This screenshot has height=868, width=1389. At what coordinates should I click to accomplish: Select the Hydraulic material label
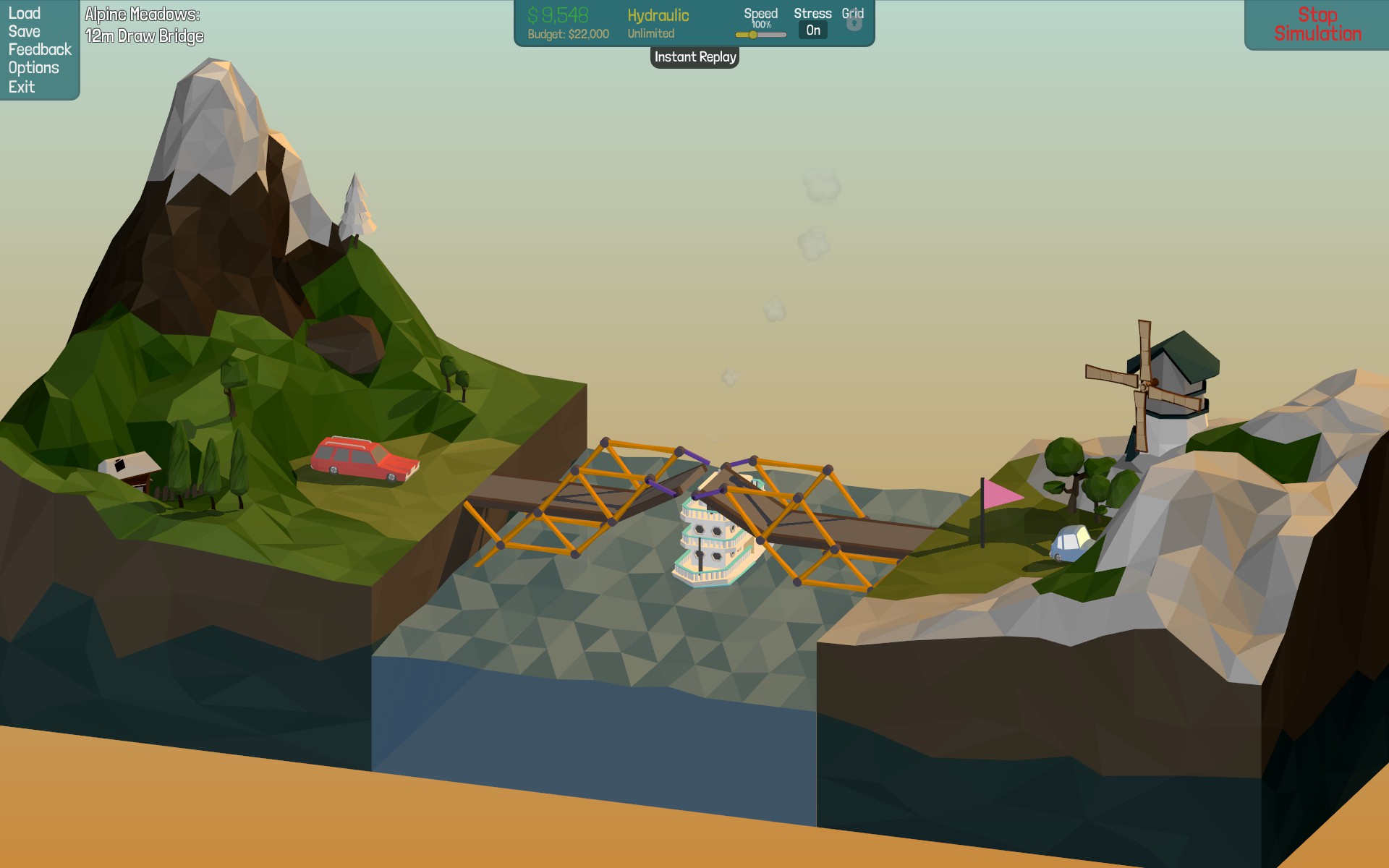click(x=658, y=16)
